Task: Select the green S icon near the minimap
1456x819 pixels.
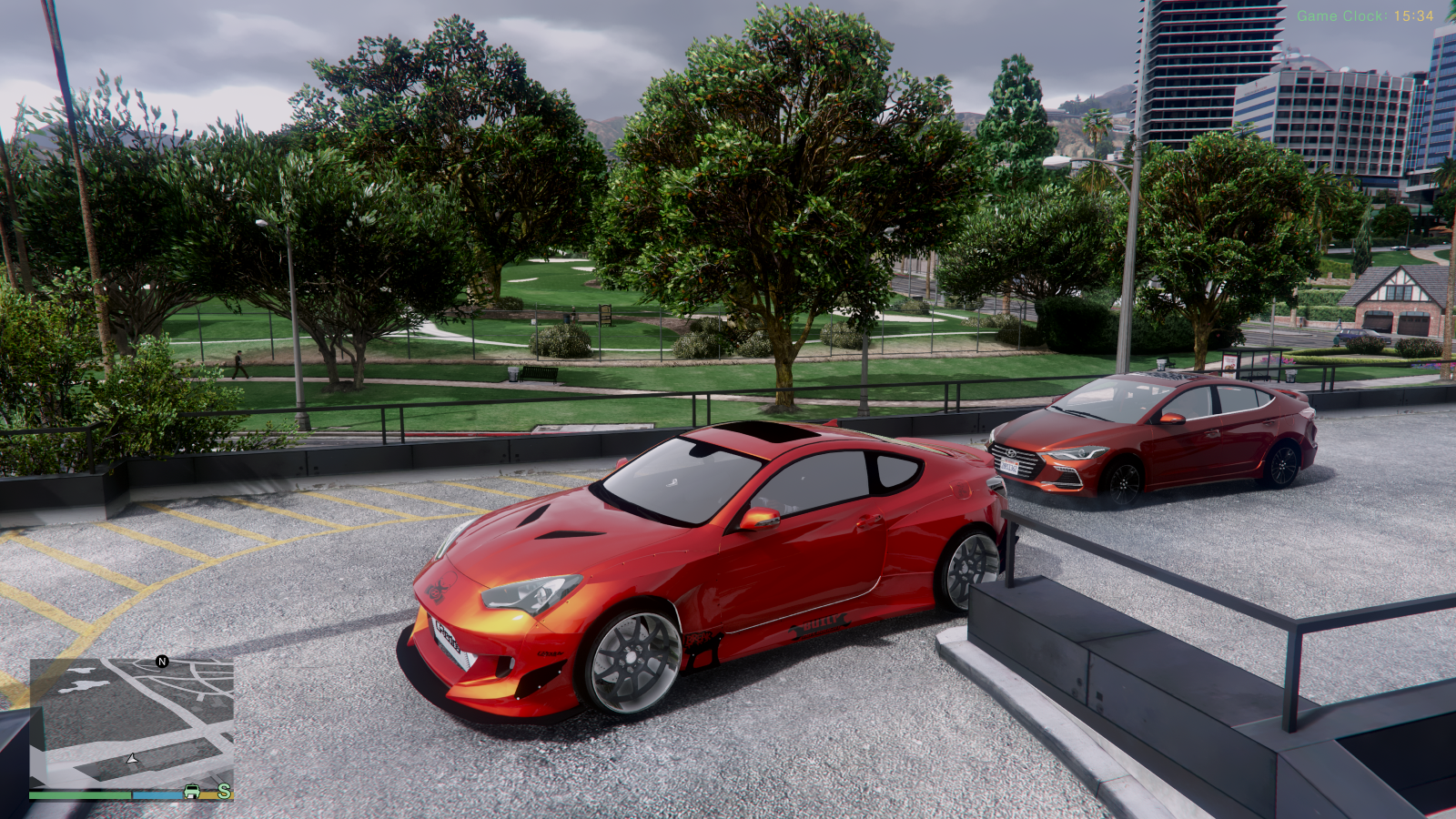Action: coord(223,792)
